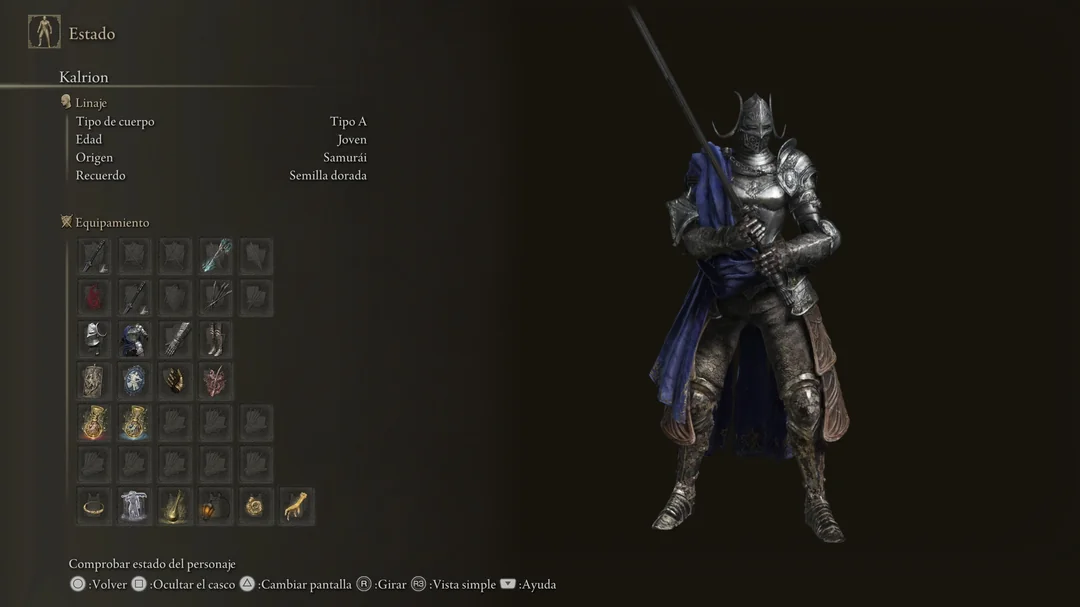Click the blue-caped chest armor slot
1080x607 pixels.
click(x=135, y=339)
